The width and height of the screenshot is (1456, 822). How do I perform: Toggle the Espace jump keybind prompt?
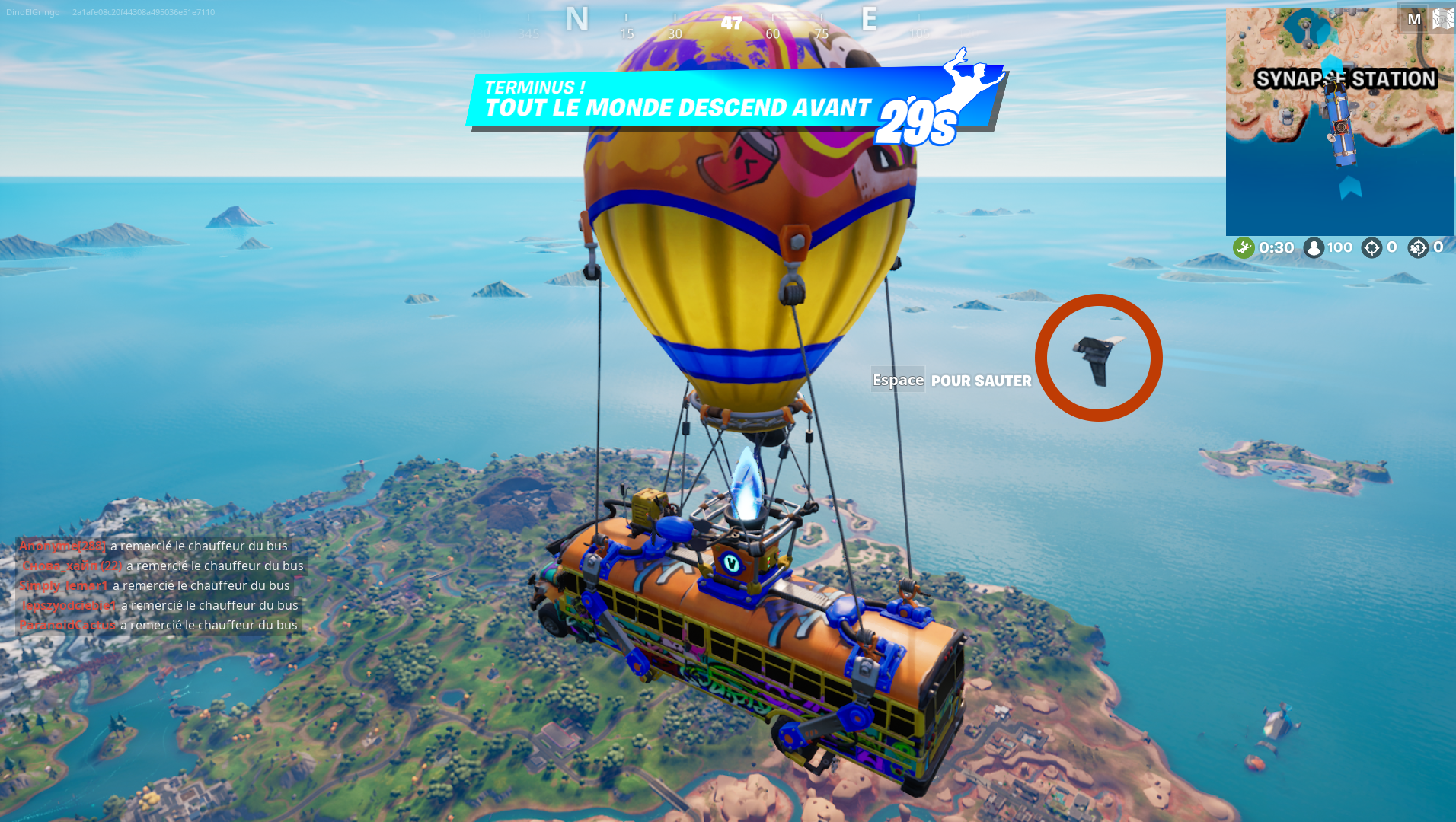[898, 379]
